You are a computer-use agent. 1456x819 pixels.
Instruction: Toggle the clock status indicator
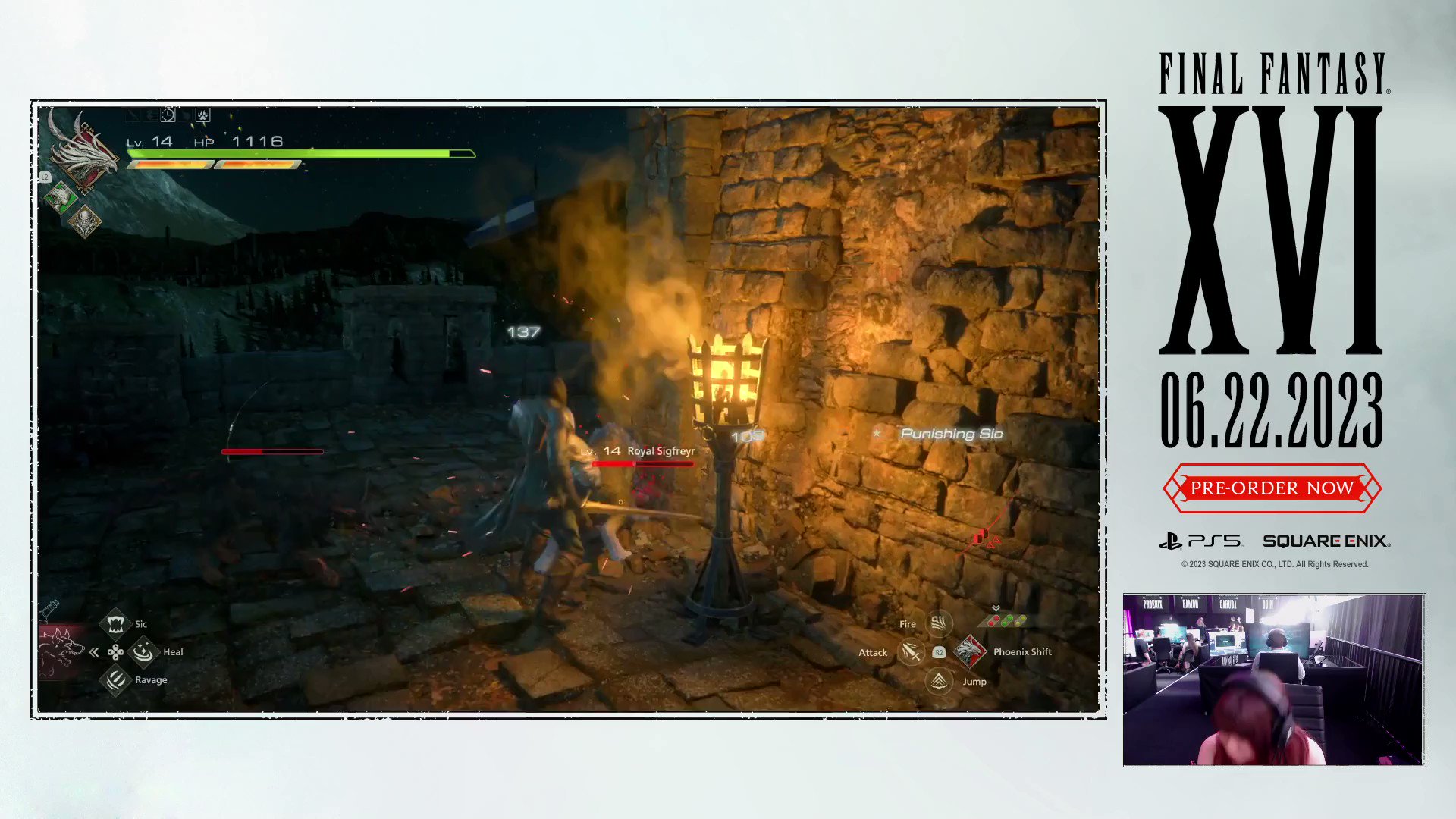(x=168, y=115)
